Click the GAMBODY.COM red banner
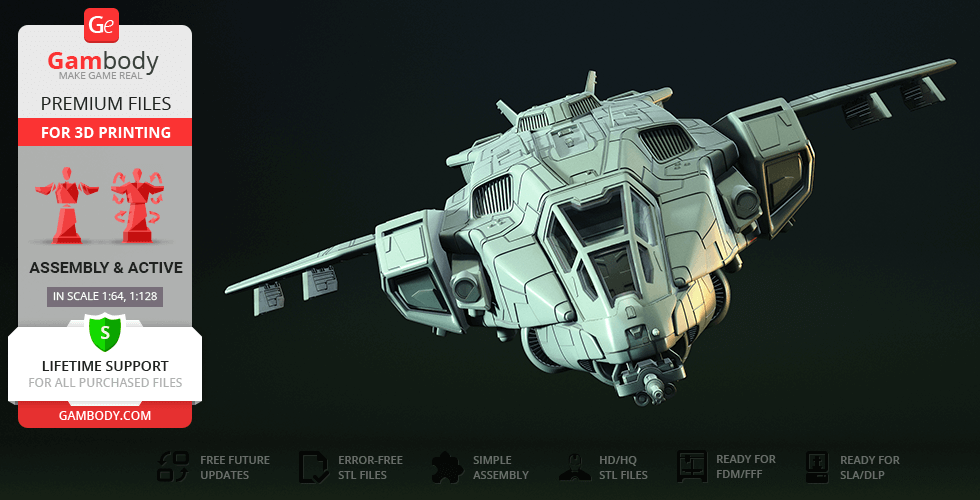 pyautogui.click(x=104, y=414)
